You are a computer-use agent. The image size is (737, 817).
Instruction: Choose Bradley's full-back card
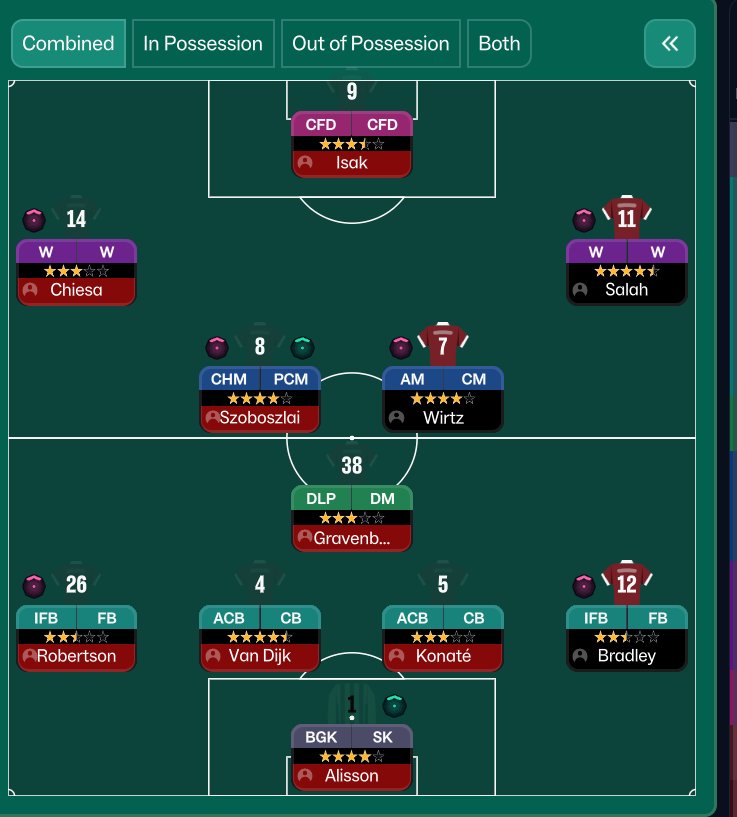point(626,638)
